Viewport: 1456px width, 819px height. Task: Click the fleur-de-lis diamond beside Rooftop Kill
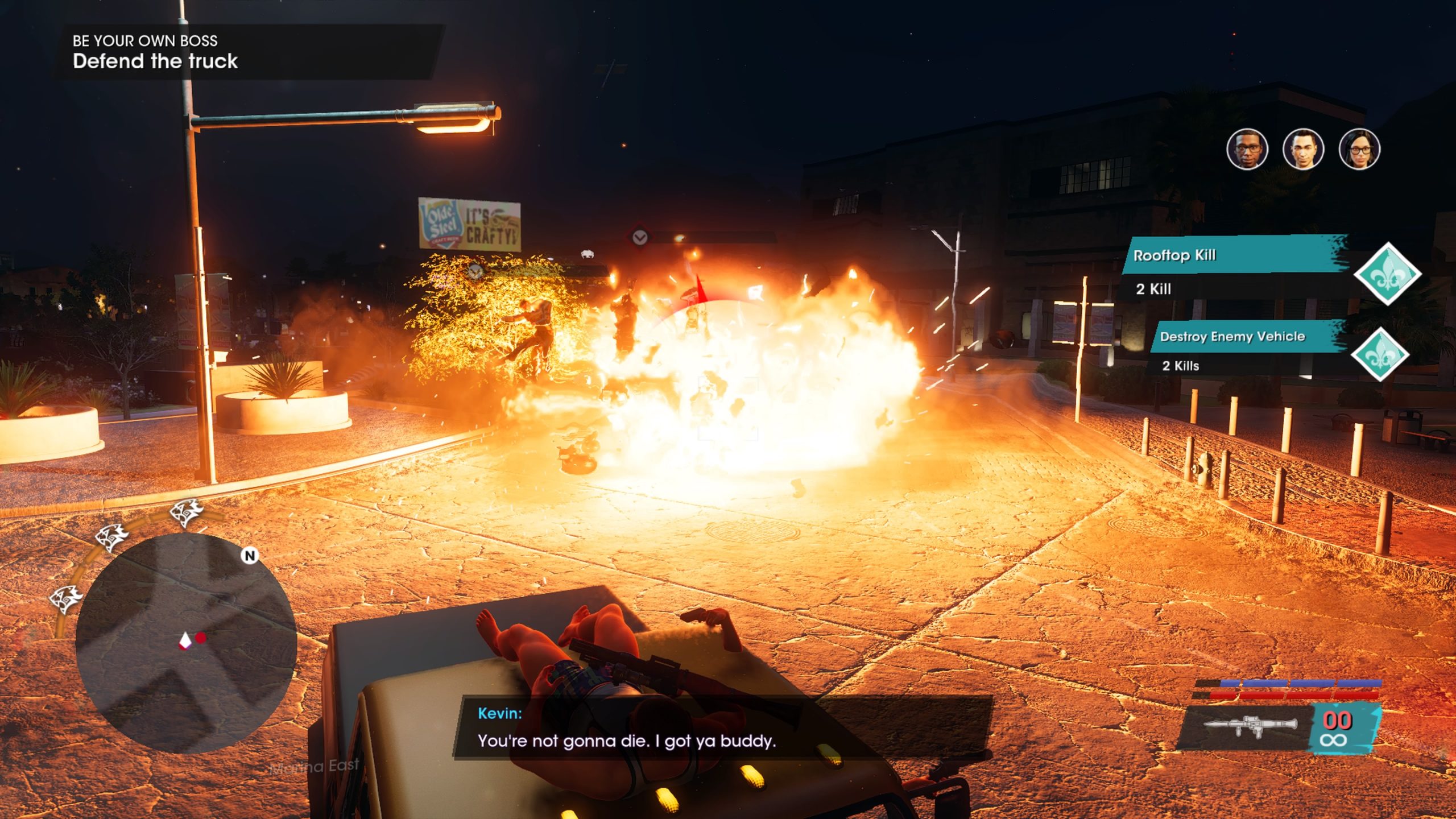1387,274
